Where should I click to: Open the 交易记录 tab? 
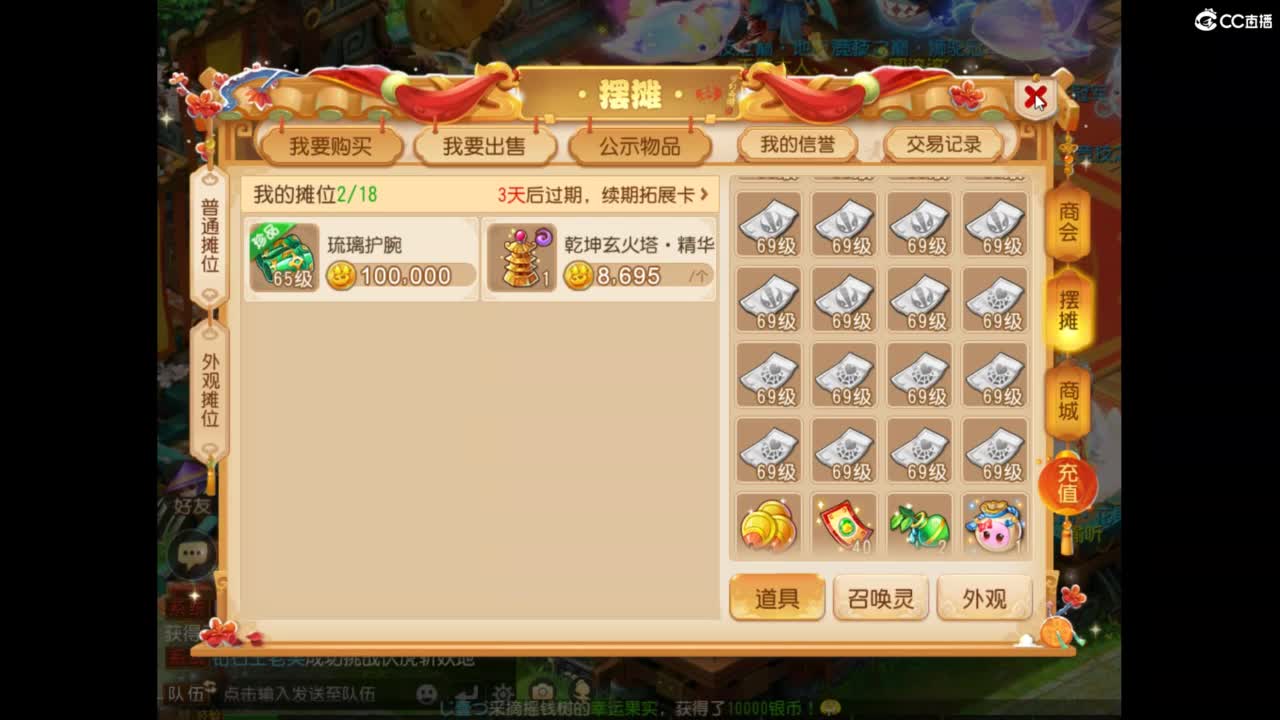941,144
